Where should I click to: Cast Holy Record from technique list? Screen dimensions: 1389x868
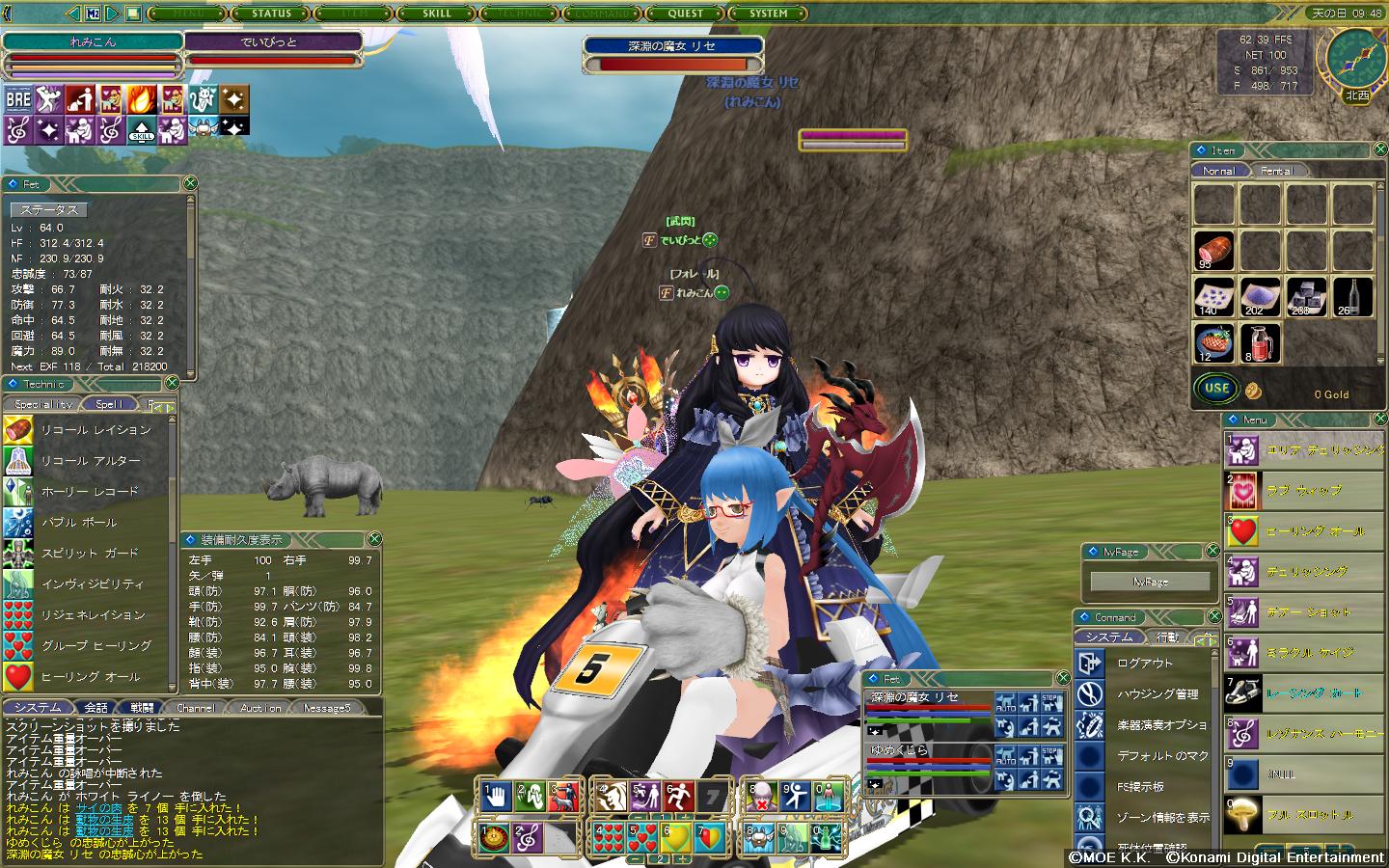[90, 492]
